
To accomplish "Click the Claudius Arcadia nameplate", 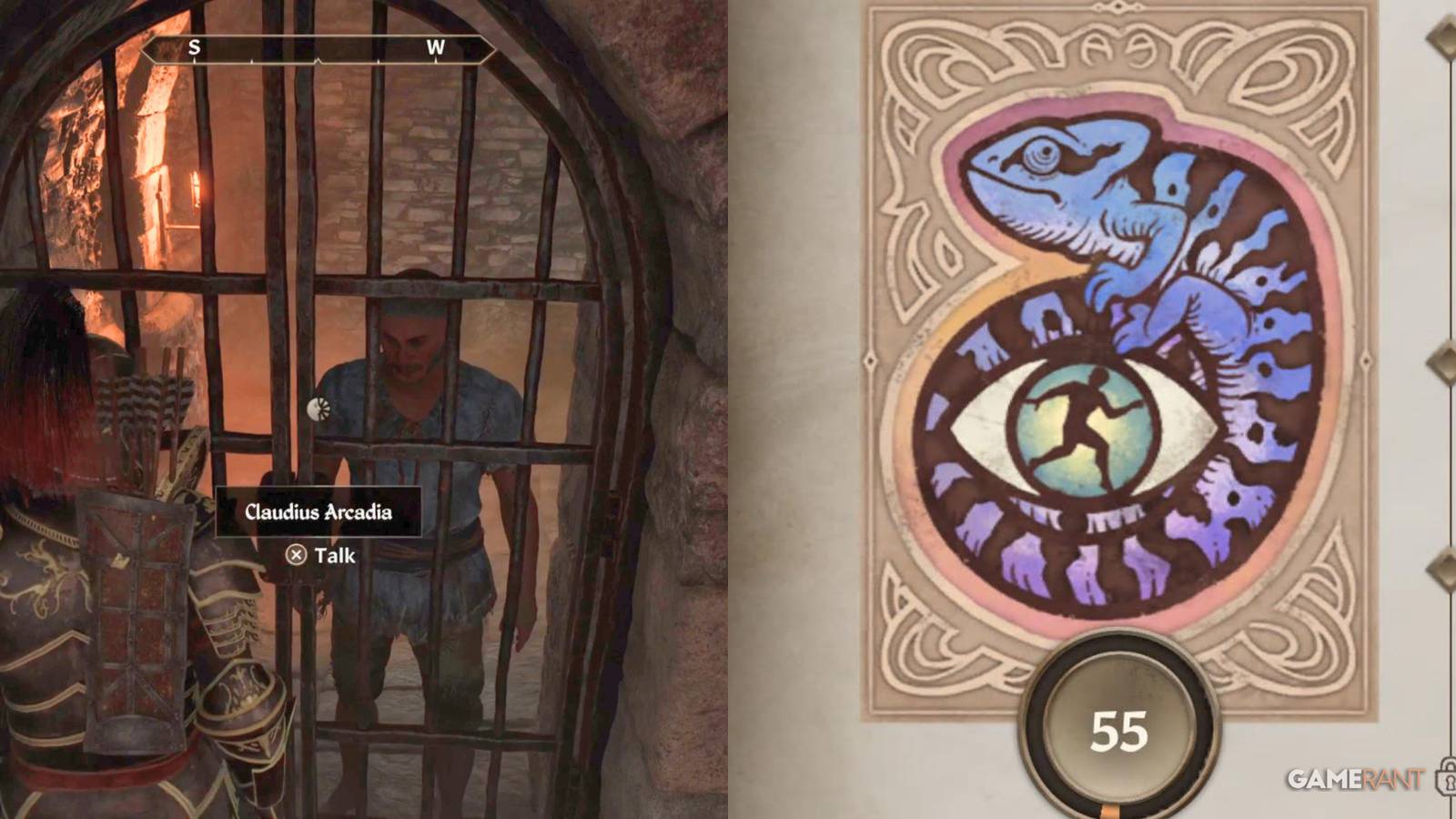I will point(320,511).
